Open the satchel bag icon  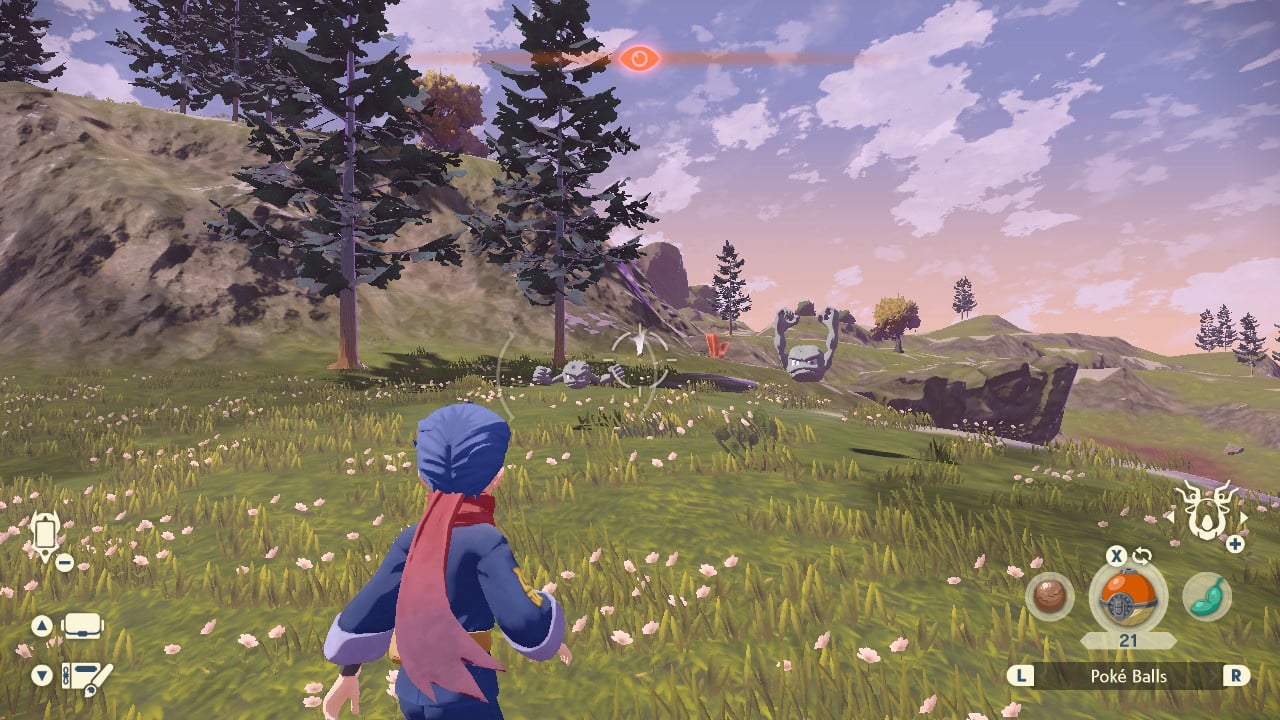(x=82, y=627)
